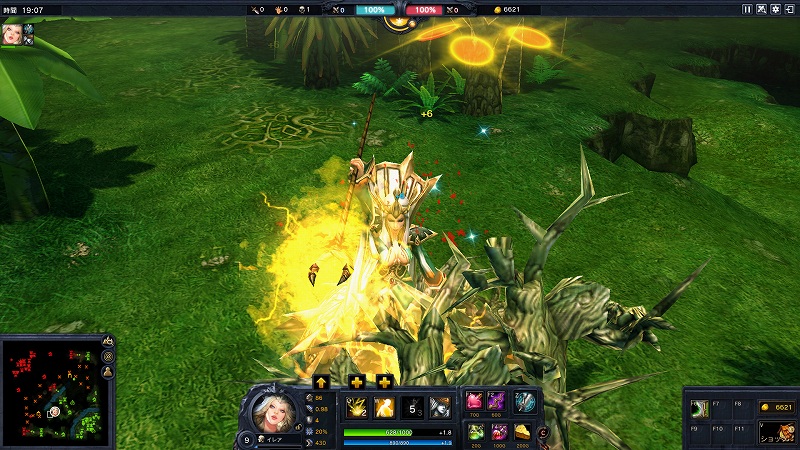The height and width of the screenshot is (450, 800).
Task: Select the green crescent item in the F6 slot
Action: tap(700, 408)
